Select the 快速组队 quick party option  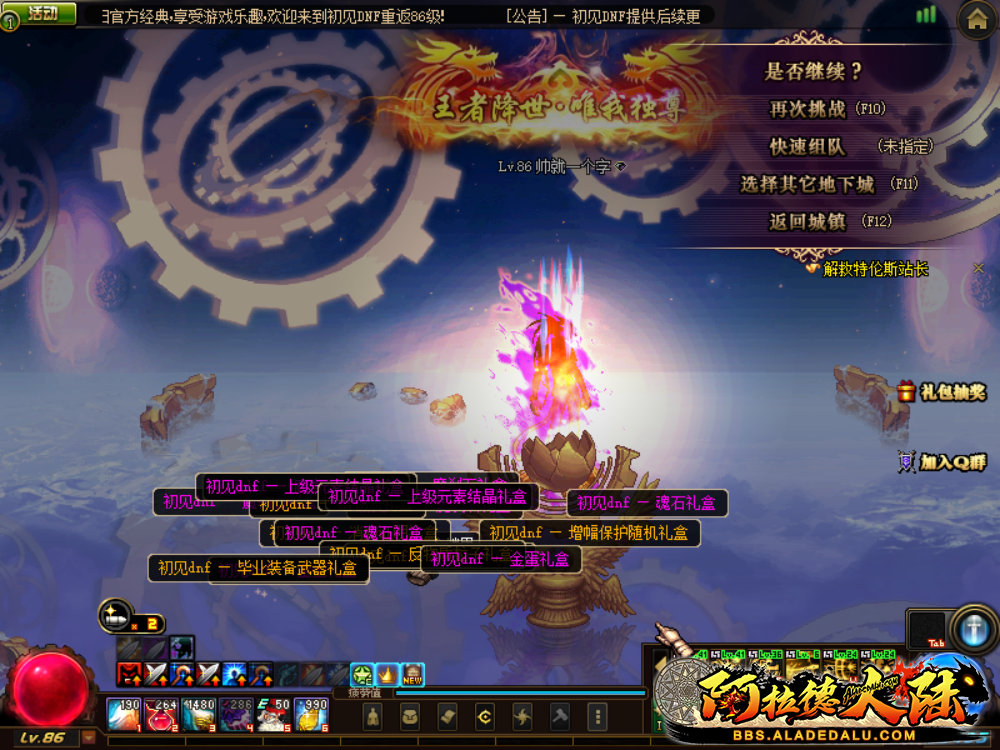(808, 146)
